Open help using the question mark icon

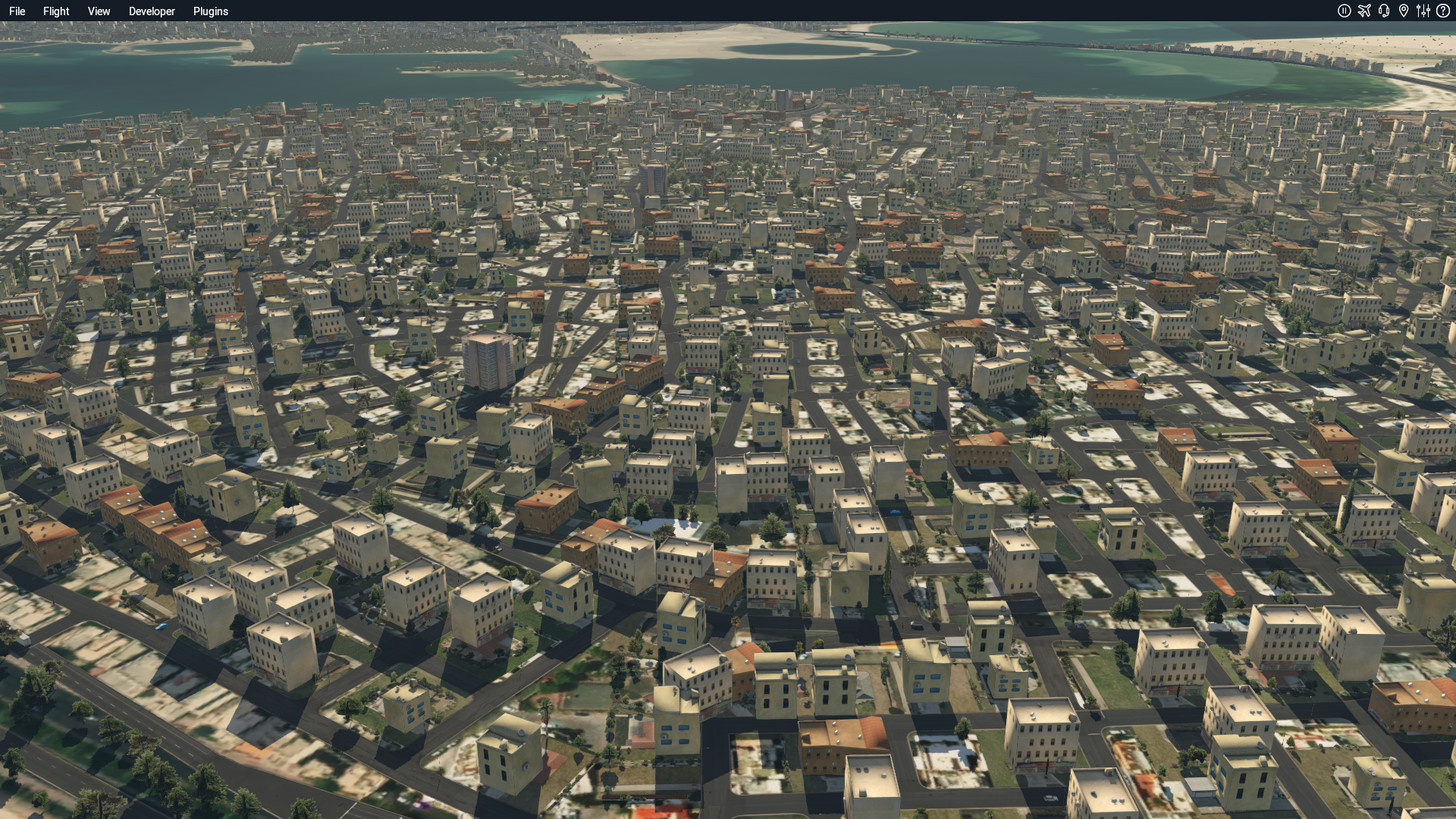(x=1442, y=11)
